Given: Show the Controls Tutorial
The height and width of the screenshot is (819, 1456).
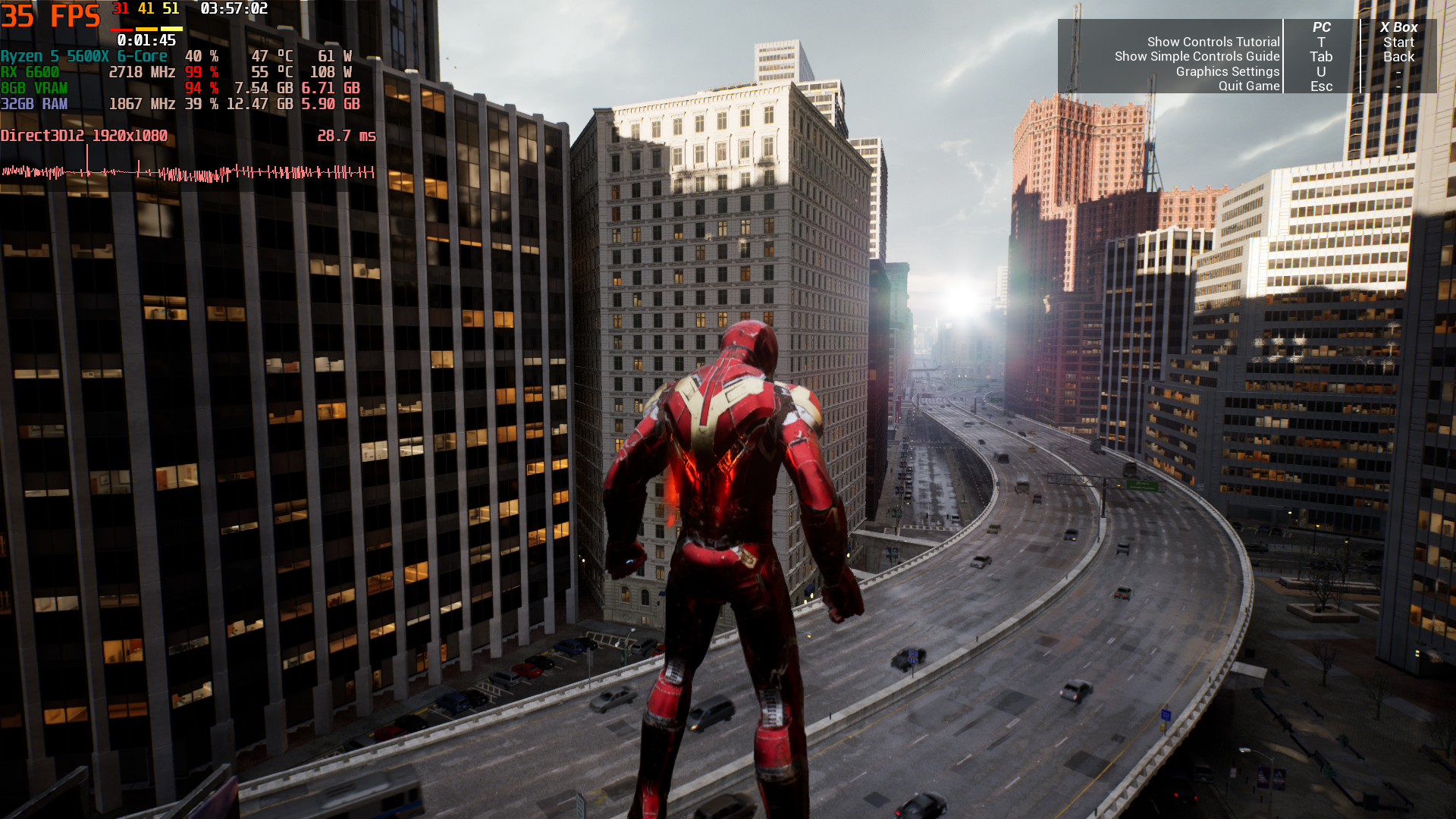Looking at the screenshot, I should 1213,42.
